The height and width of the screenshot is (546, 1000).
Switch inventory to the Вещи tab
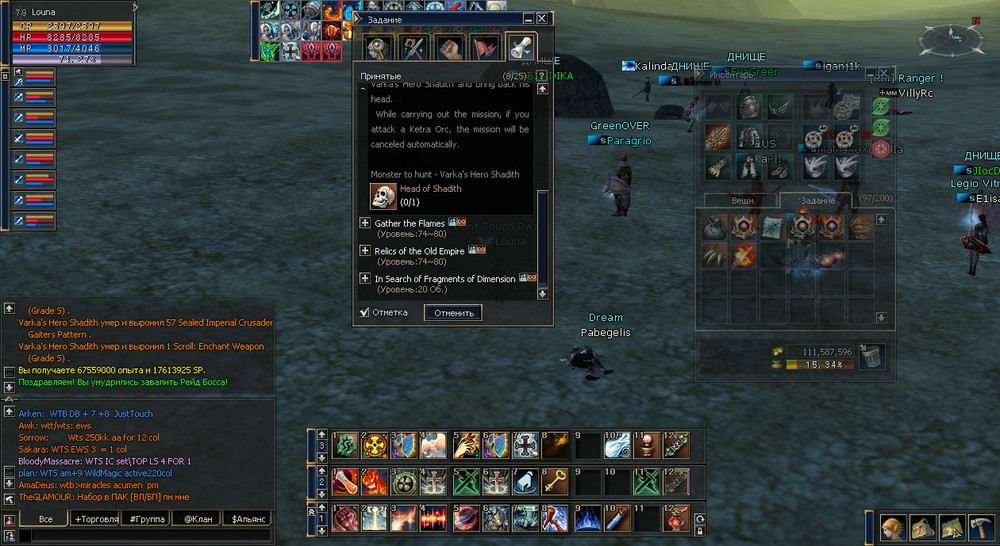[743, 201]
